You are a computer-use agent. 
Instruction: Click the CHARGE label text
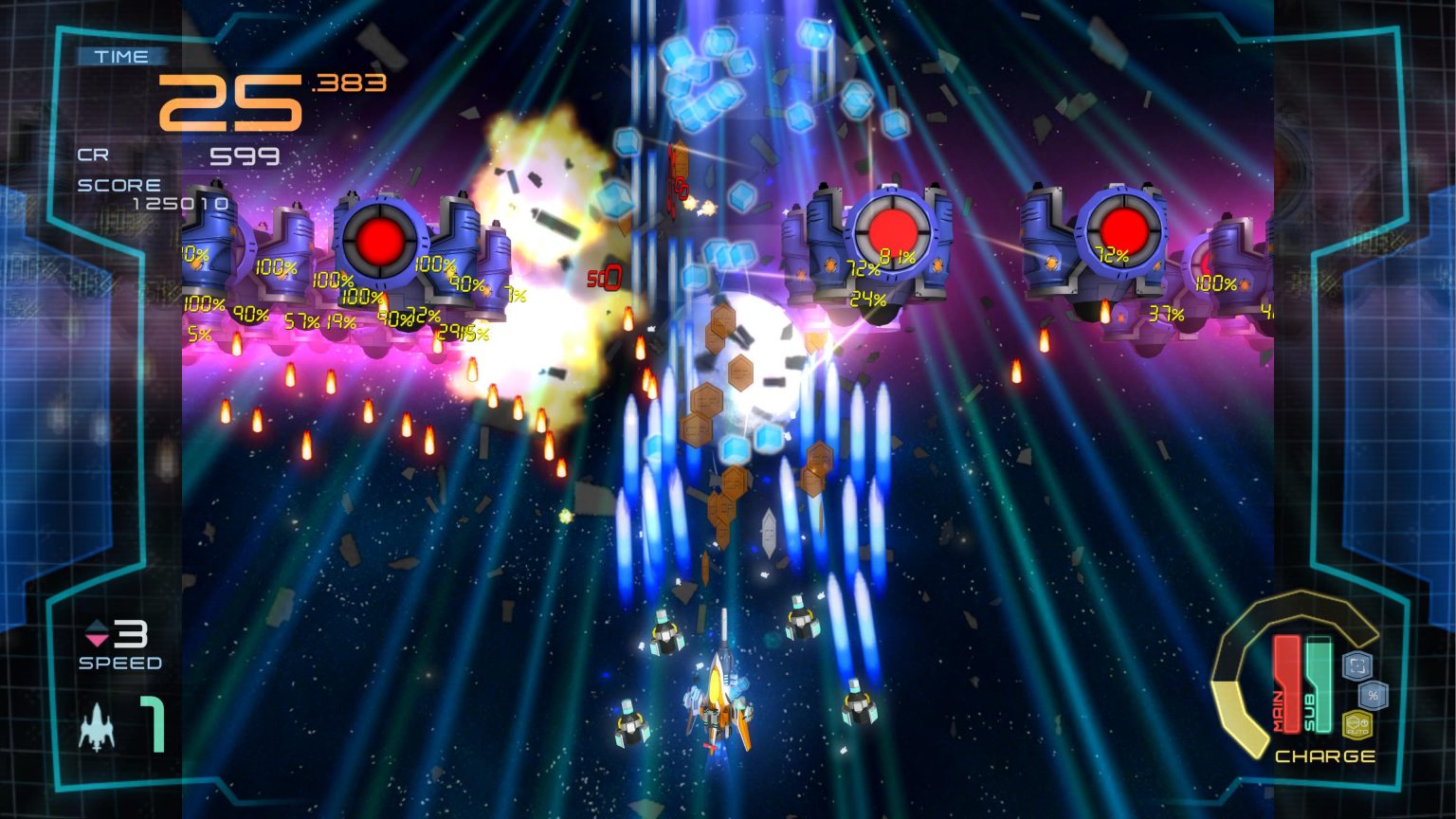pyautogui.click(x=1327, y=756)
